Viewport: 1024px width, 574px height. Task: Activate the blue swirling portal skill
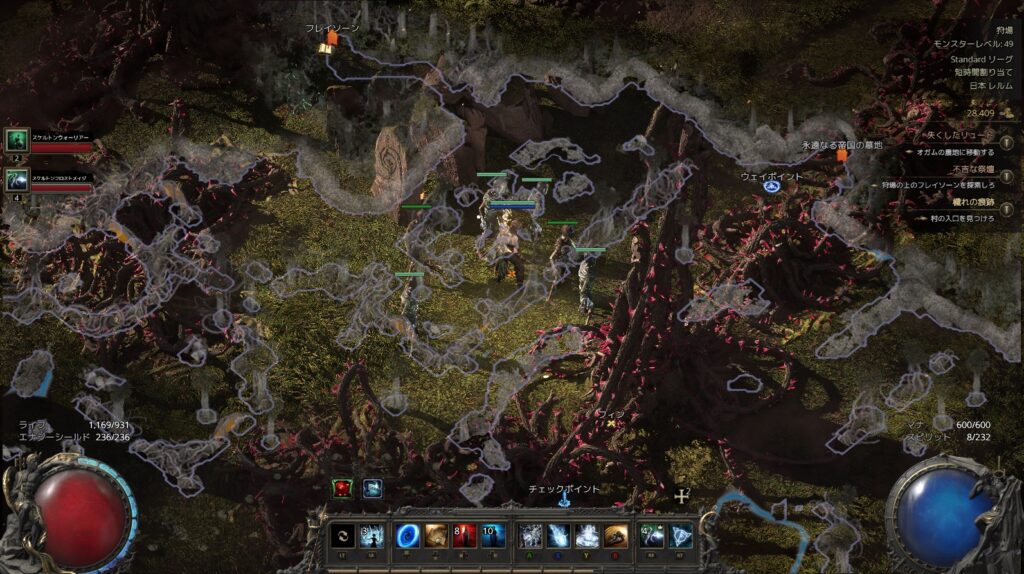pos(408,535)
